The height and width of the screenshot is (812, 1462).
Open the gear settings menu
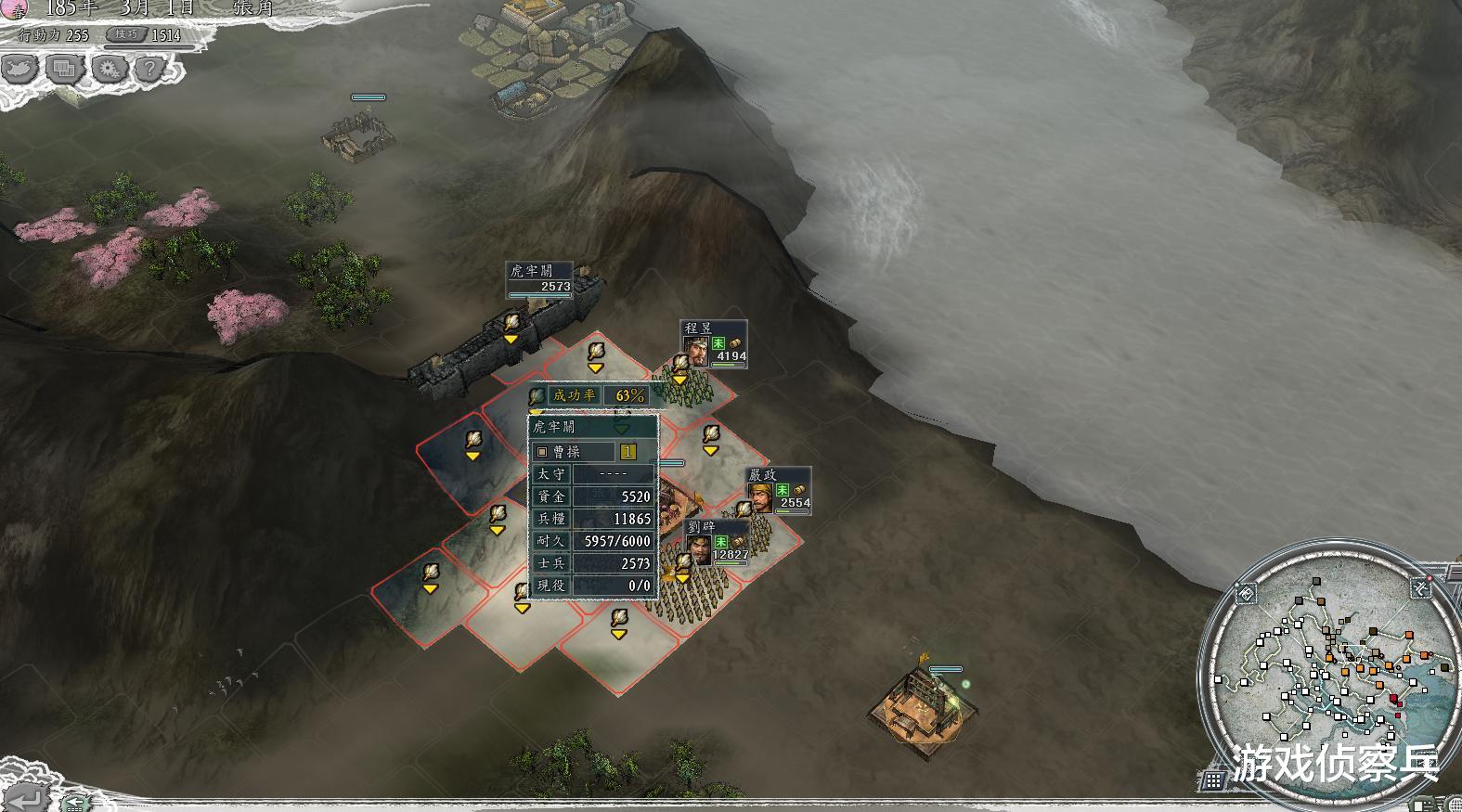click(x=109, y=68)
